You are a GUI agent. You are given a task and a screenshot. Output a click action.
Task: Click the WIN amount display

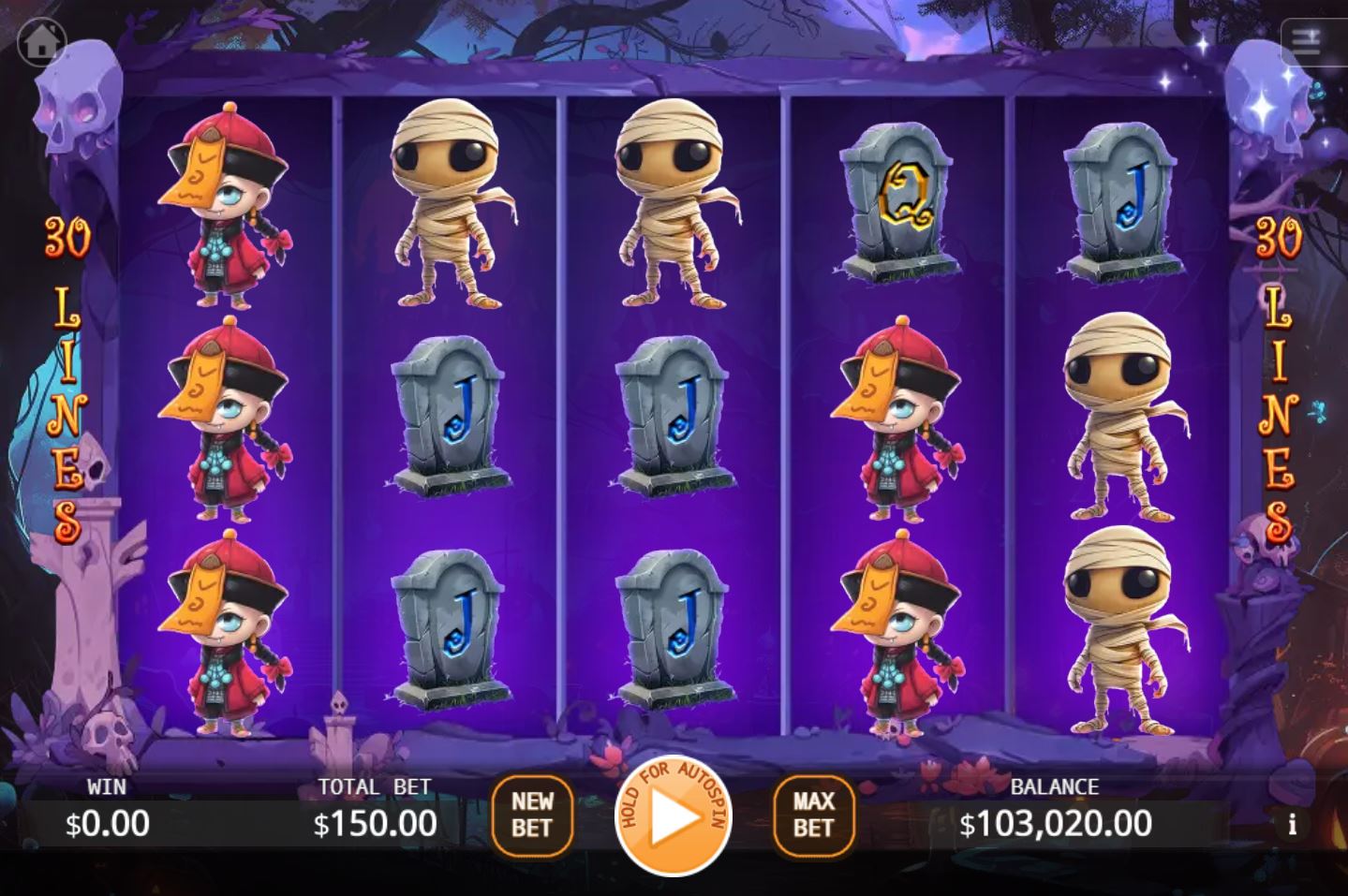point(105,824)
